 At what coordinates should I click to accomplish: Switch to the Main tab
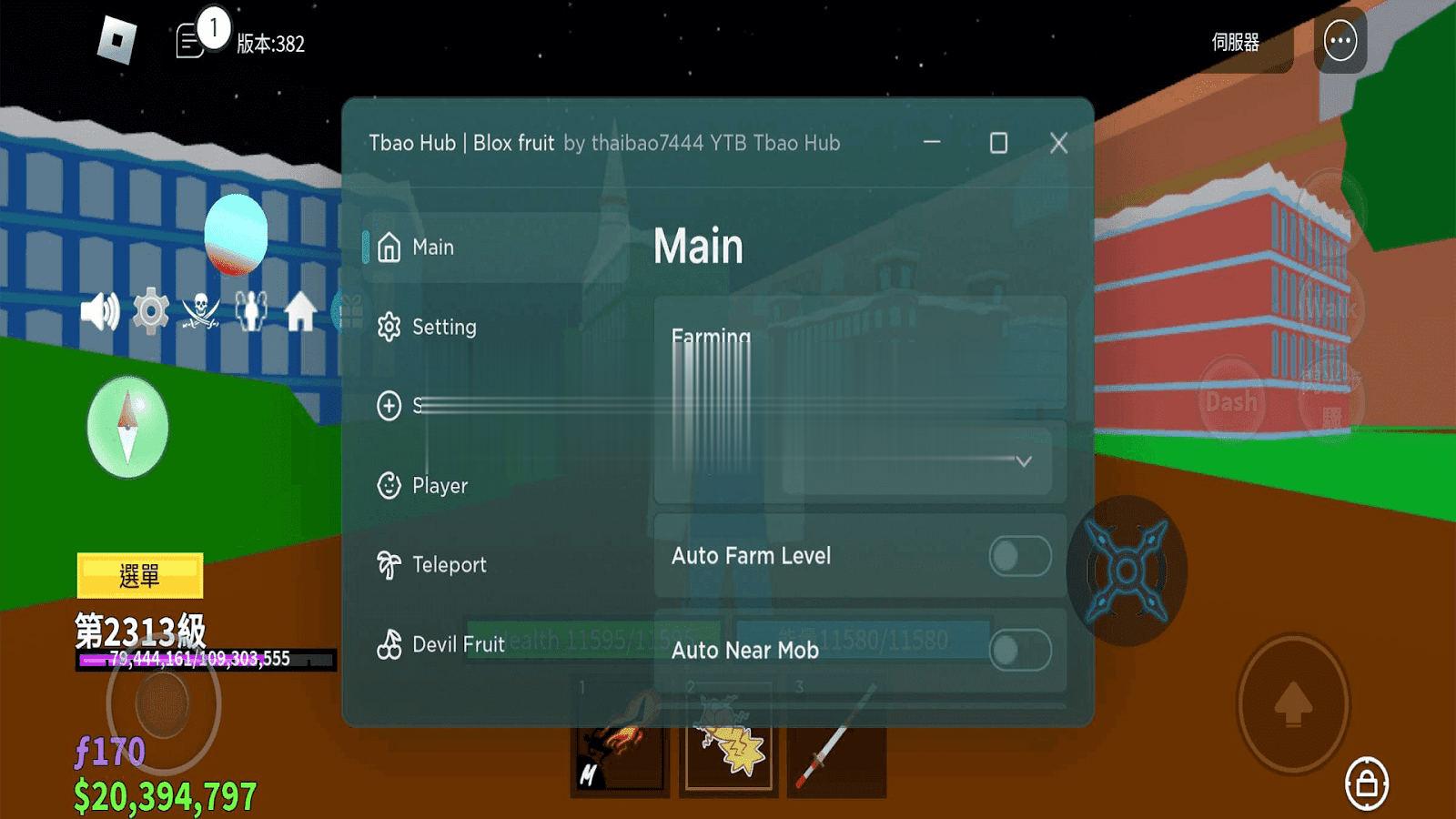431,248
